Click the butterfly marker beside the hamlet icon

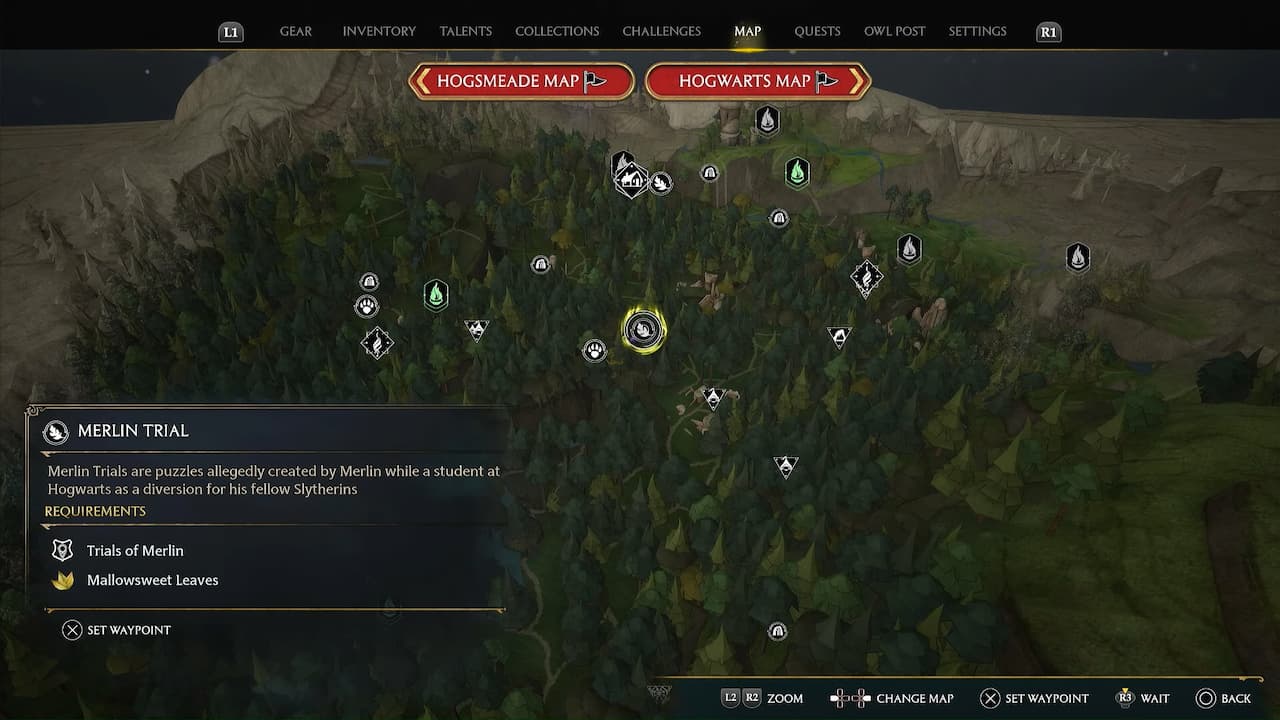(x=661, y=184)
